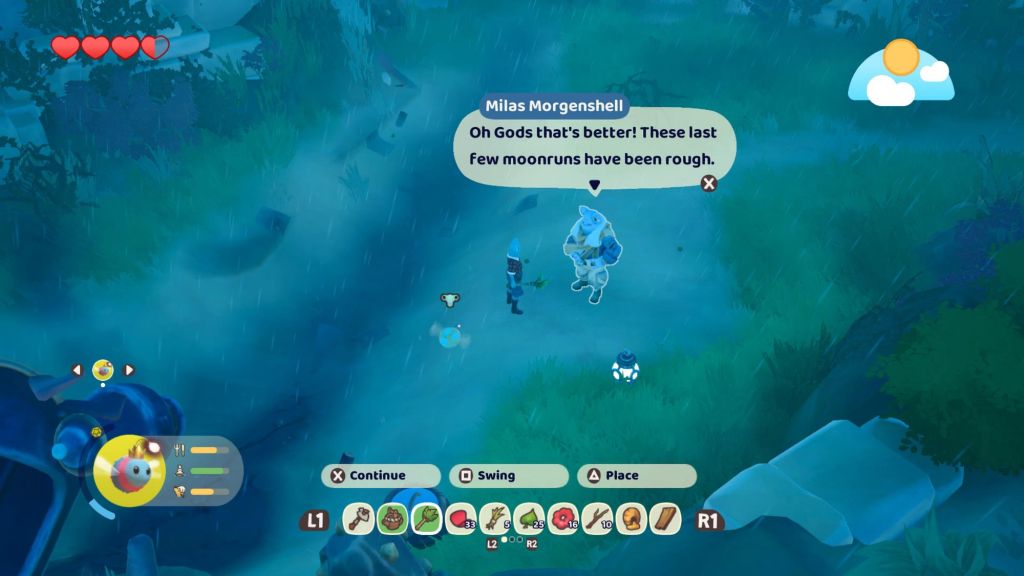Select the highlighted green leafy tool slot
Viewport: 1024px width, 576px height.
[x=426, y=519]
